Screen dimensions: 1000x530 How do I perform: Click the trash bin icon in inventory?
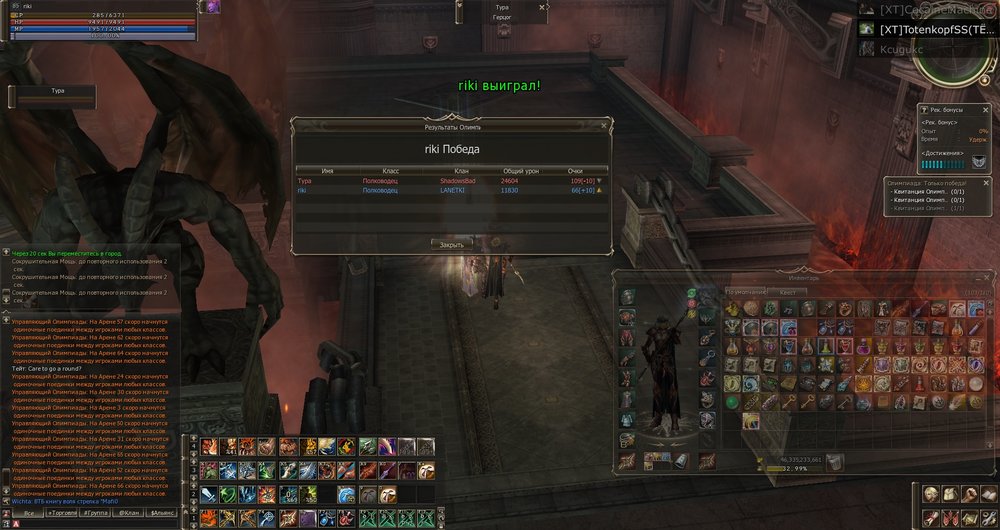point(835,461)
